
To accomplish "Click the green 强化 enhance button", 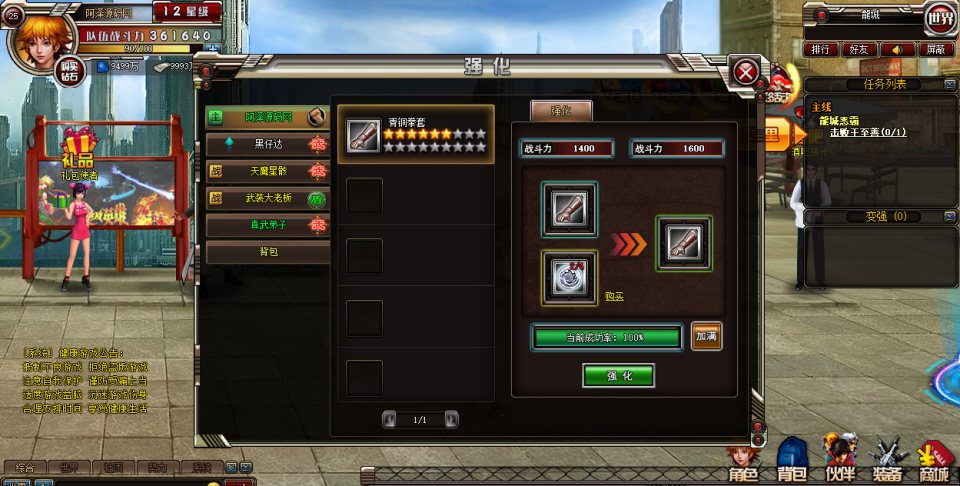I will coord(618,376).
